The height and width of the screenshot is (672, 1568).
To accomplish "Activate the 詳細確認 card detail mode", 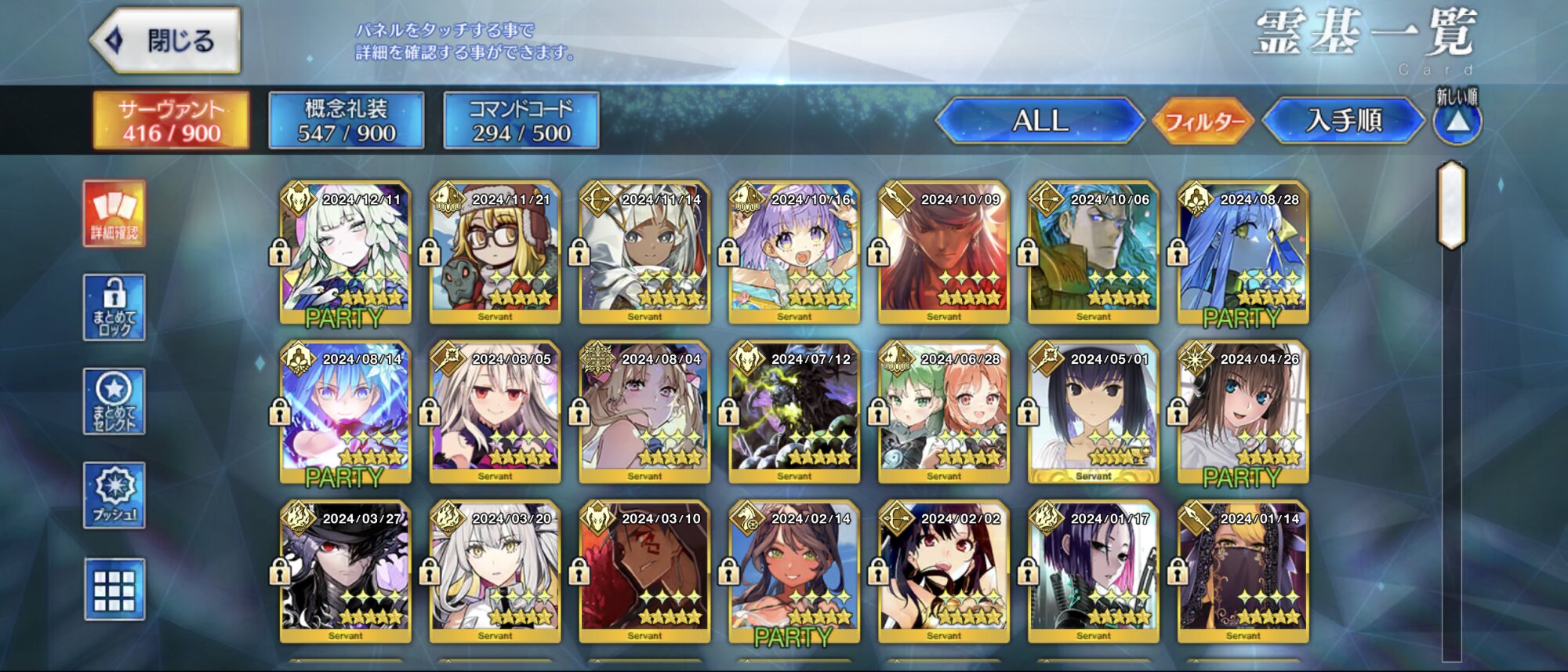I will (114, 214).
